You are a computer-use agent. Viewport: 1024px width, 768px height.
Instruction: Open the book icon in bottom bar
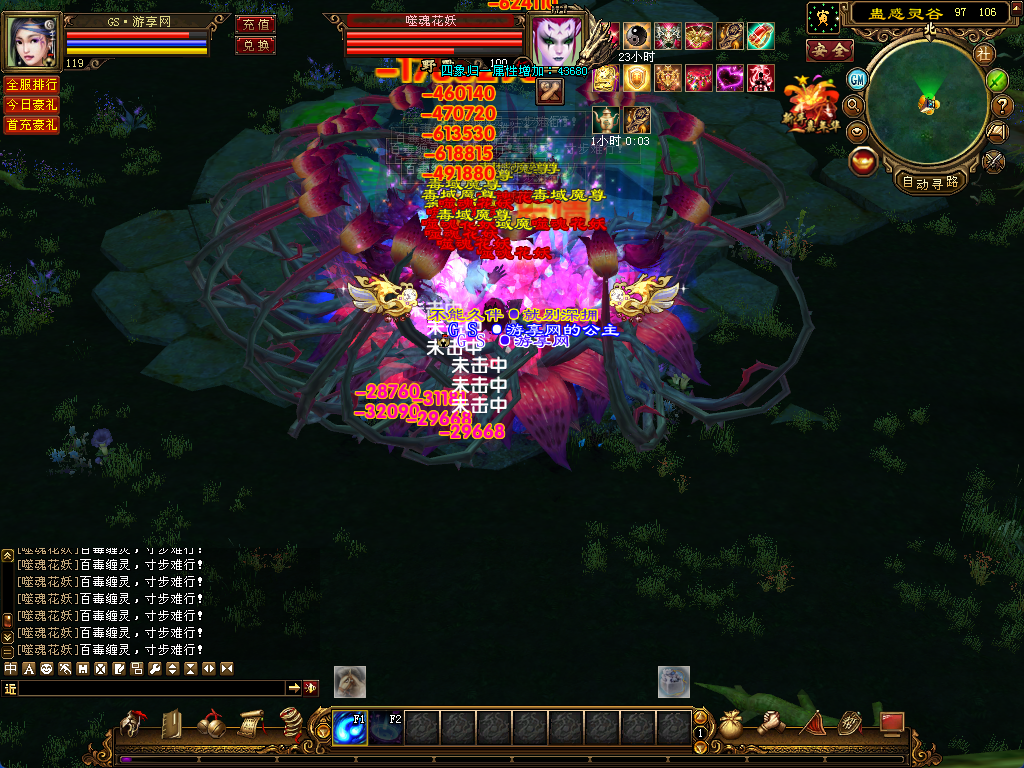tap(171, 724)
